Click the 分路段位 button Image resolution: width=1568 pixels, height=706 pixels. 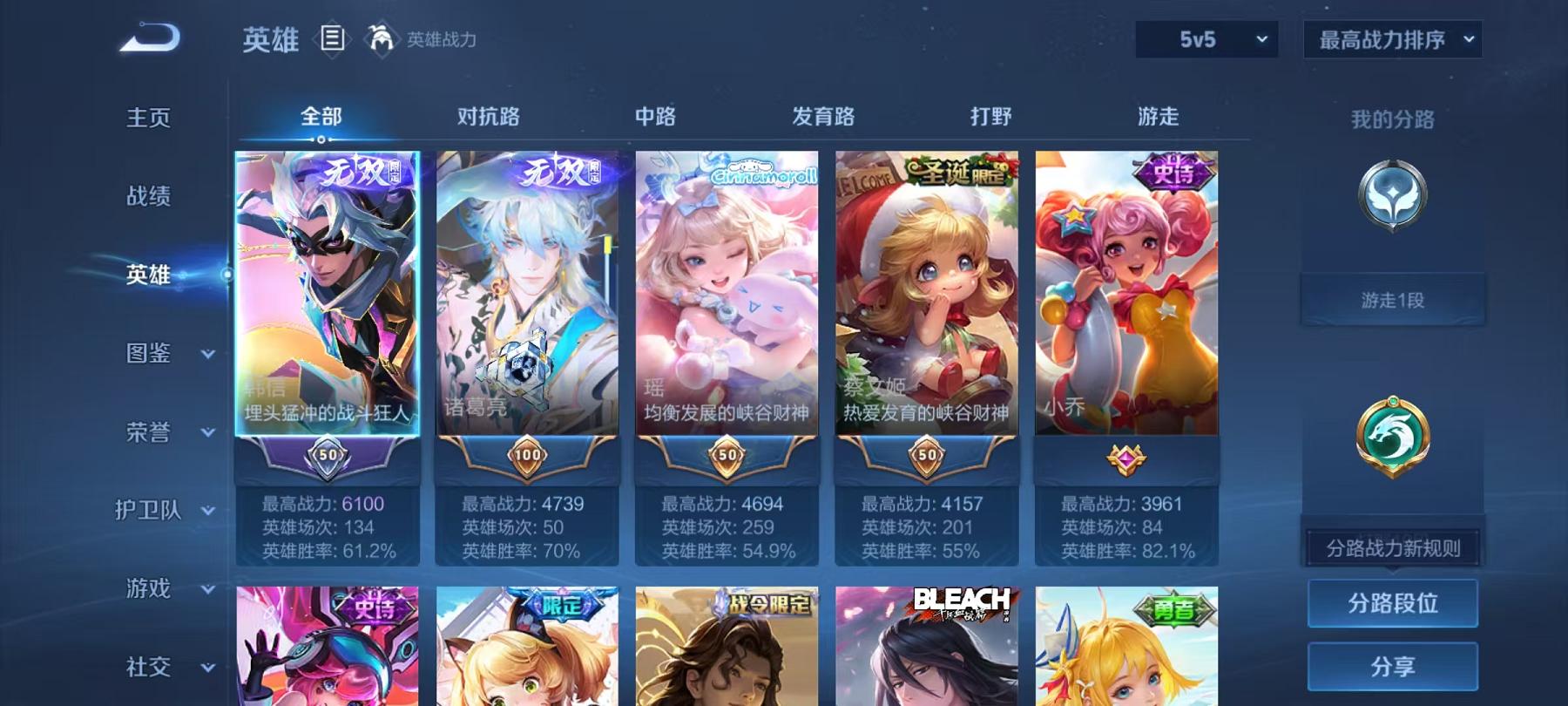point(1391,603)
